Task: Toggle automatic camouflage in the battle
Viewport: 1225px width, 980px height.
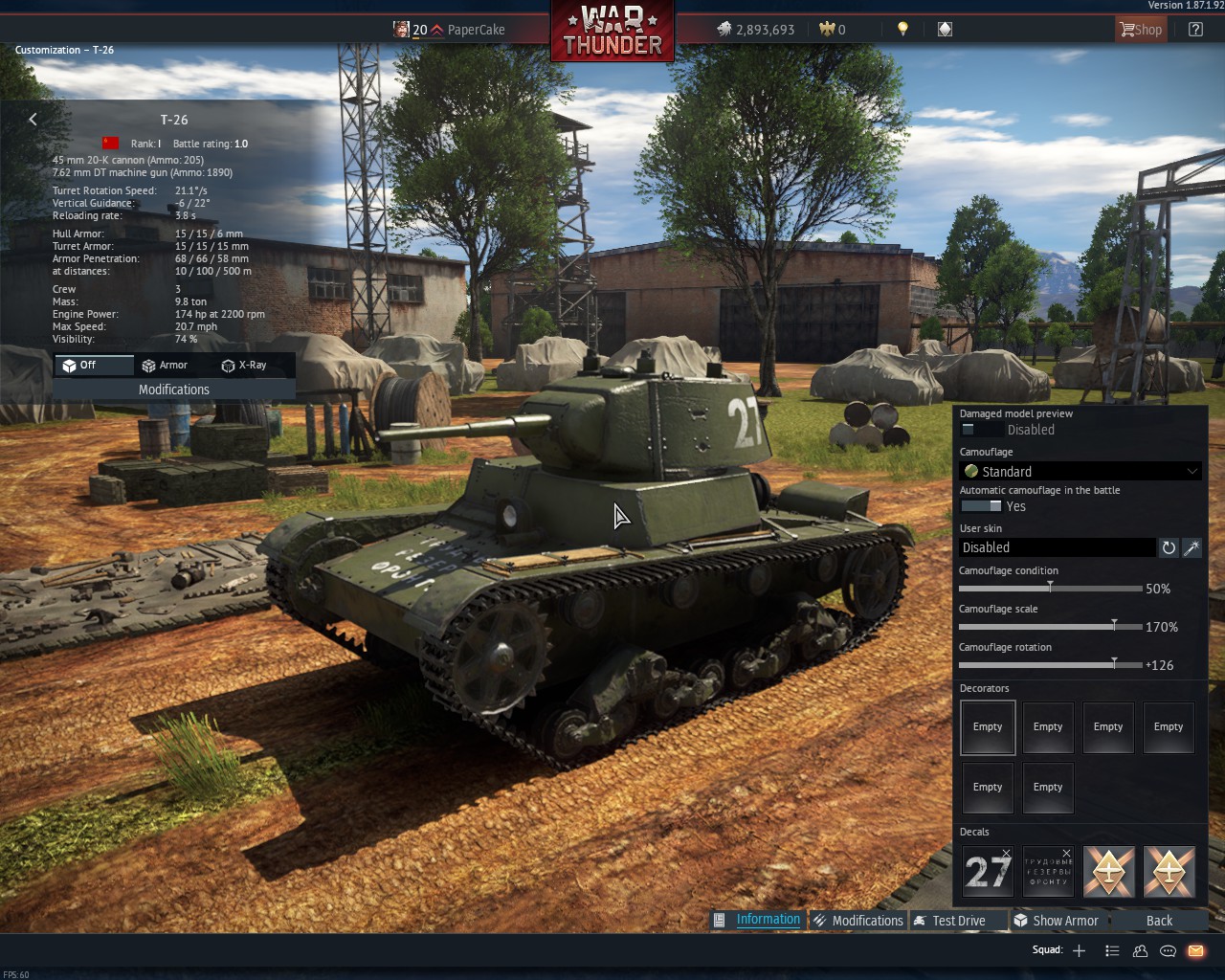Action: (x=981, y=506)
